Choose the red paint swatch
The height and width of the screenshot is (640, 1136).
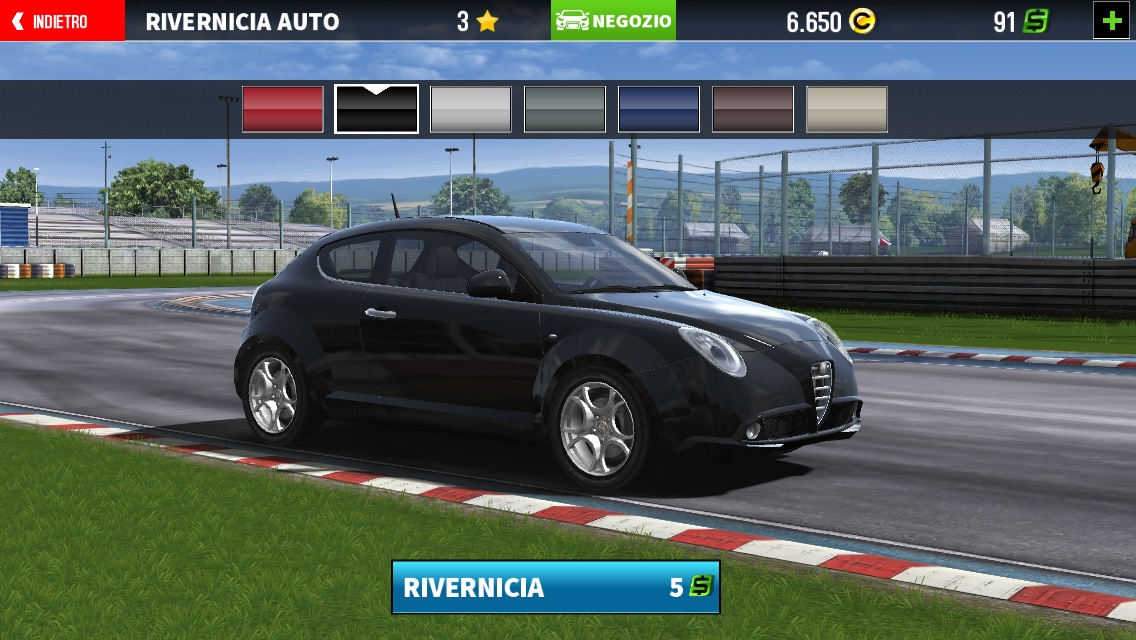pos(283,109)
